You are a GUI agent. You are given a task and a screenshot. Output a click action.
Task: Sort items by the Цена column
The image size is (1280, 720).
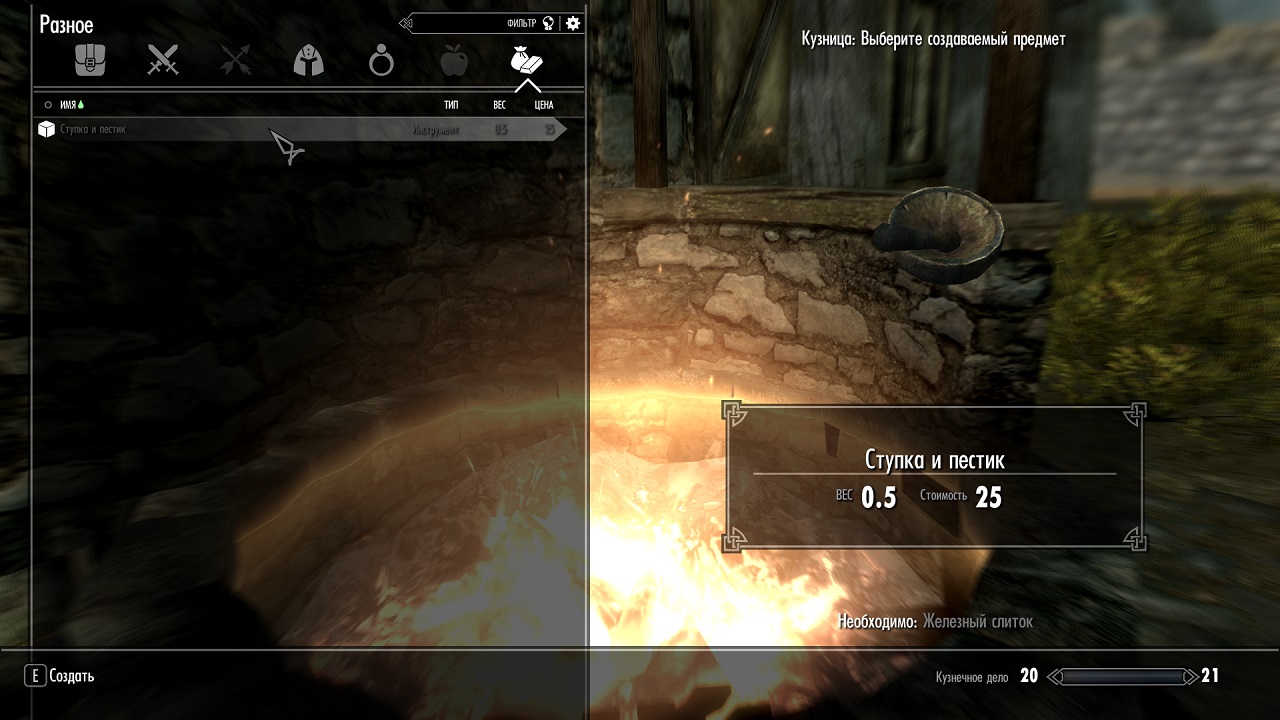(543, 104)
